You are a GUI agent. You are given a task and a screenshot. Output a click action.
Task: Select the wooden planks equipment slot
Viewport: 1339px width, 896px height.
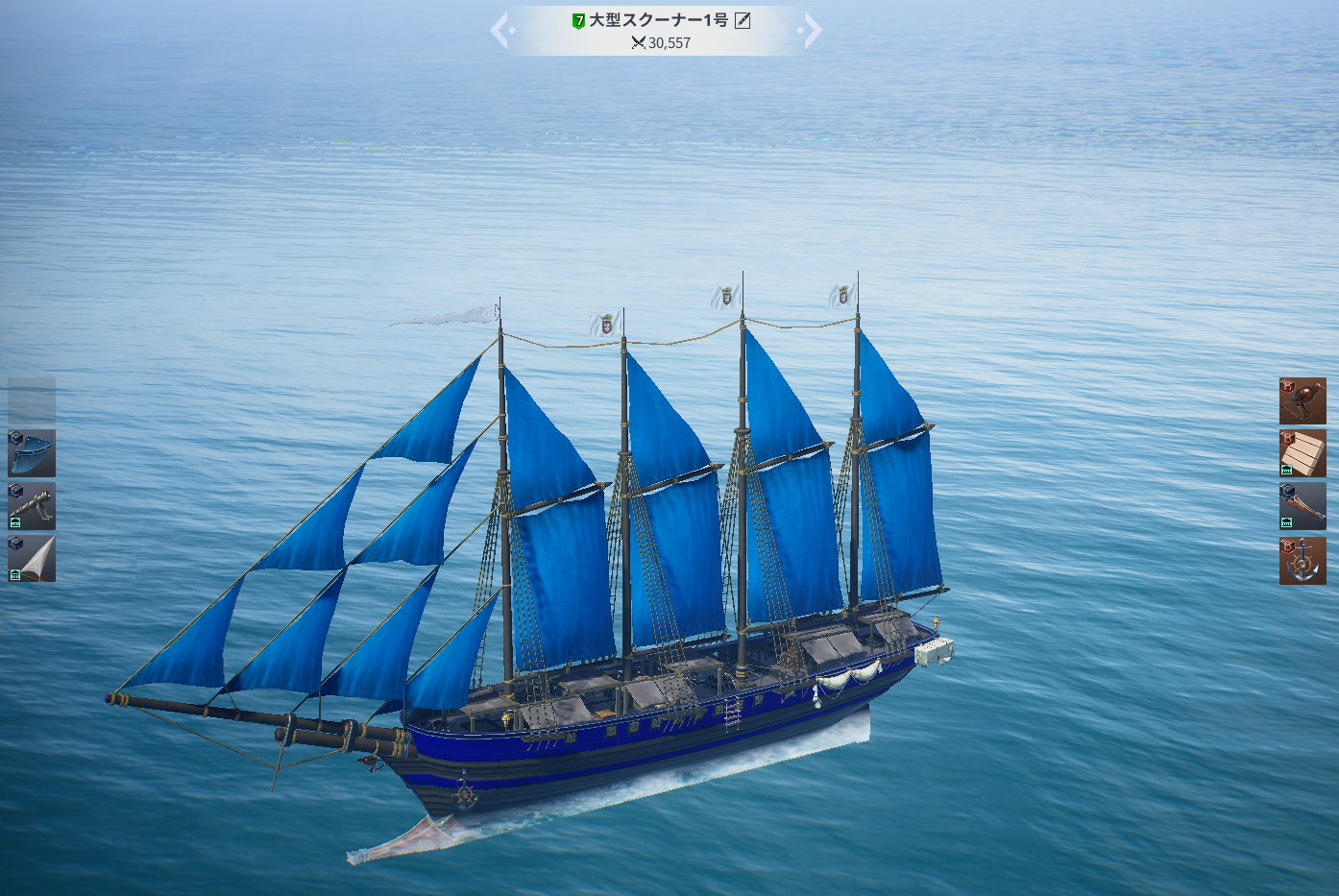coord(1302,453)
